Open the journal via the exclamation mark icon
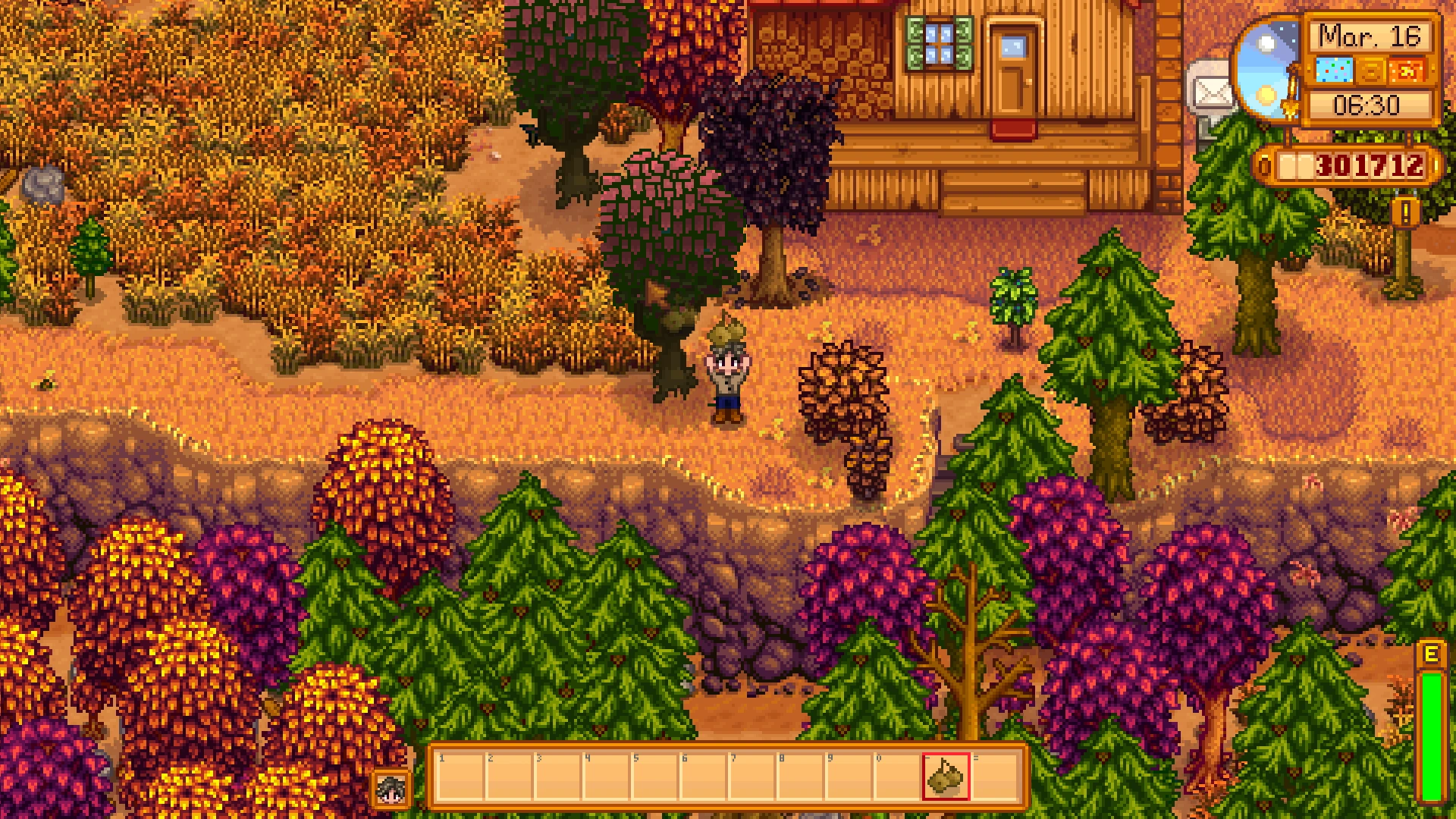1456x819 pixels. point(1405,213)
